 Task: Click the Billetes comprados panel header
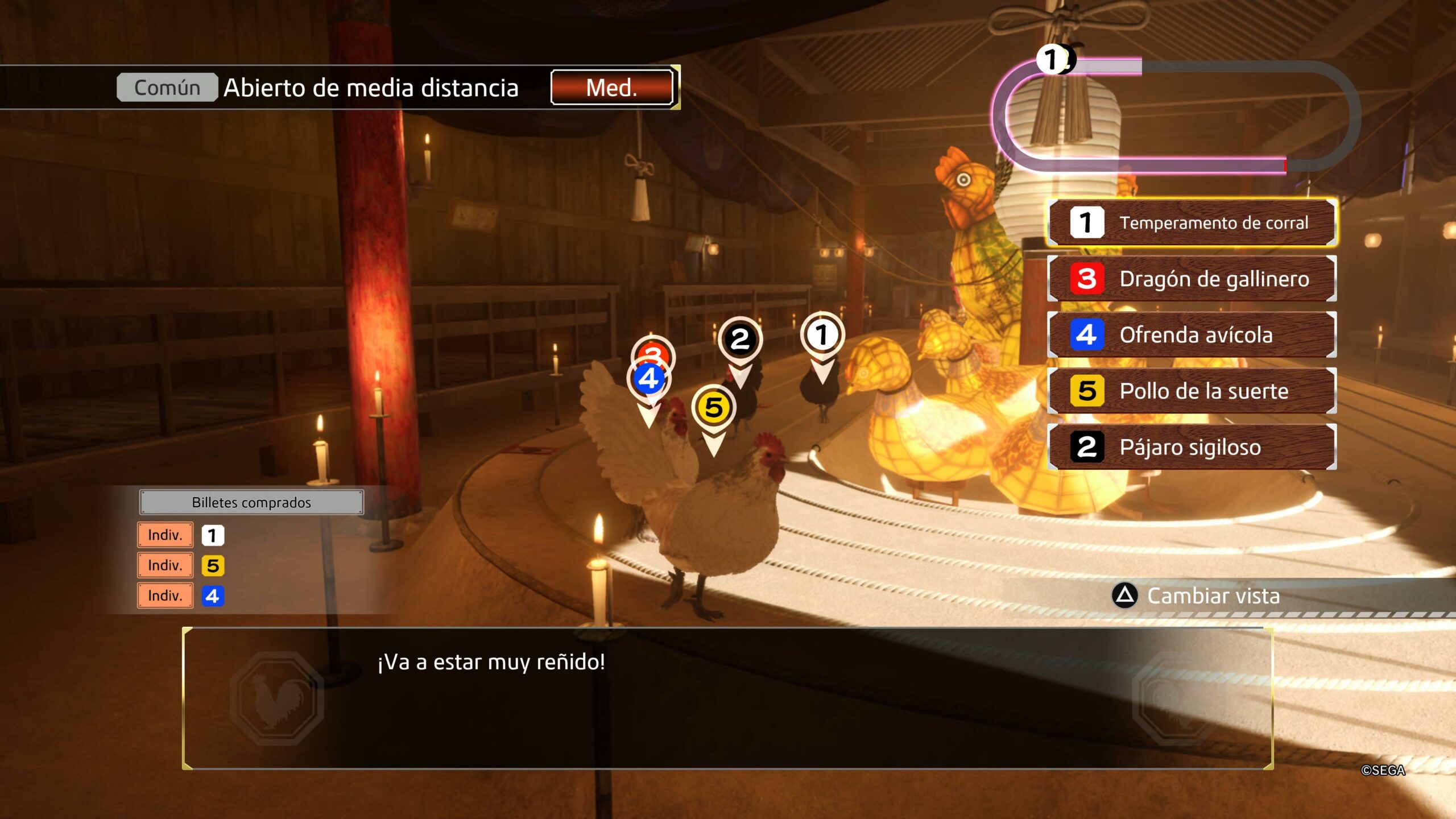(251, 503)
